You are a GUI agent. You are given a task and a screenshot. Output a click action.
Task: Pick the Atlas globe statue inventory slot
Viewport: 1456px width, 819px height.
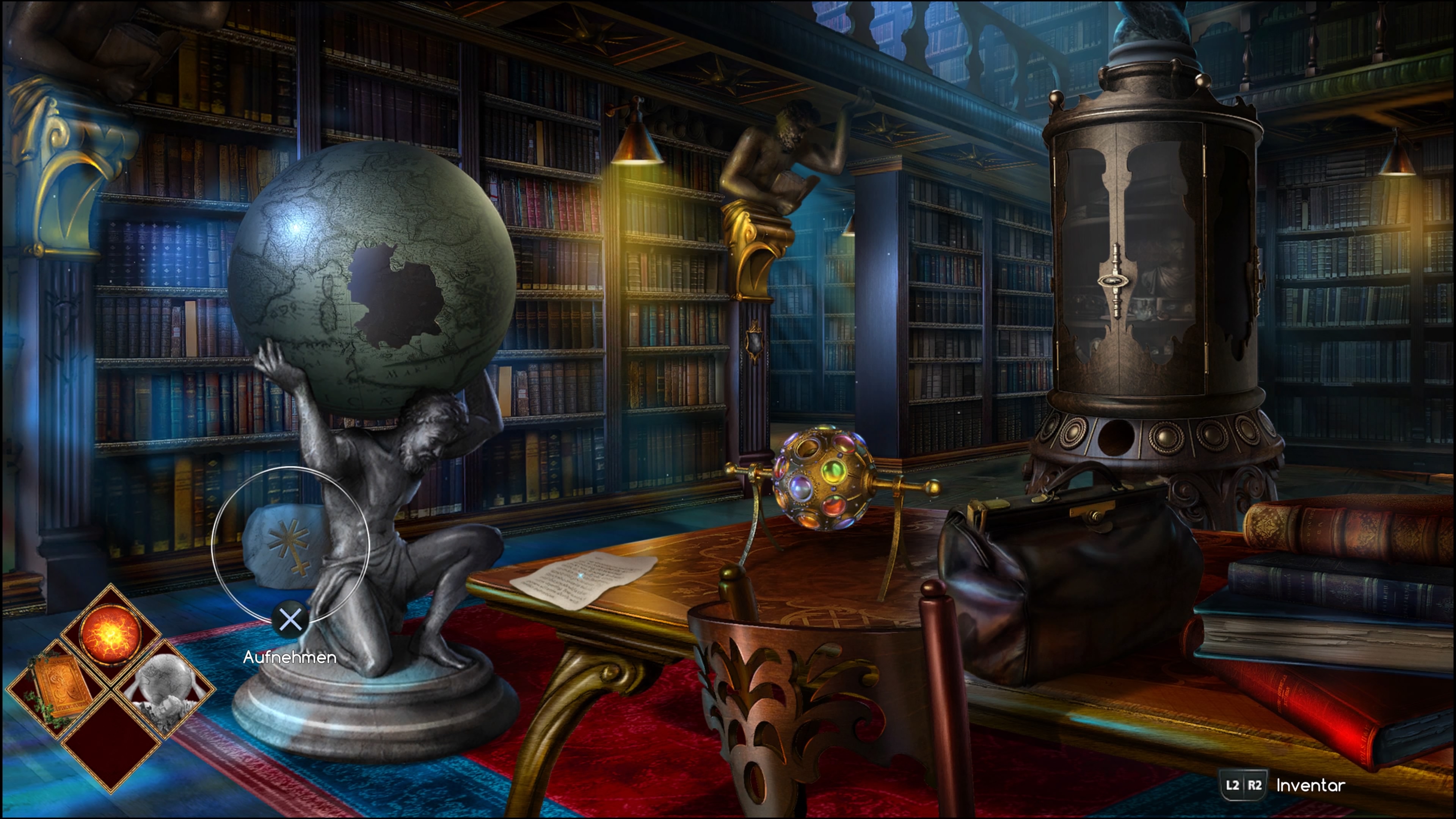point(165,687)
